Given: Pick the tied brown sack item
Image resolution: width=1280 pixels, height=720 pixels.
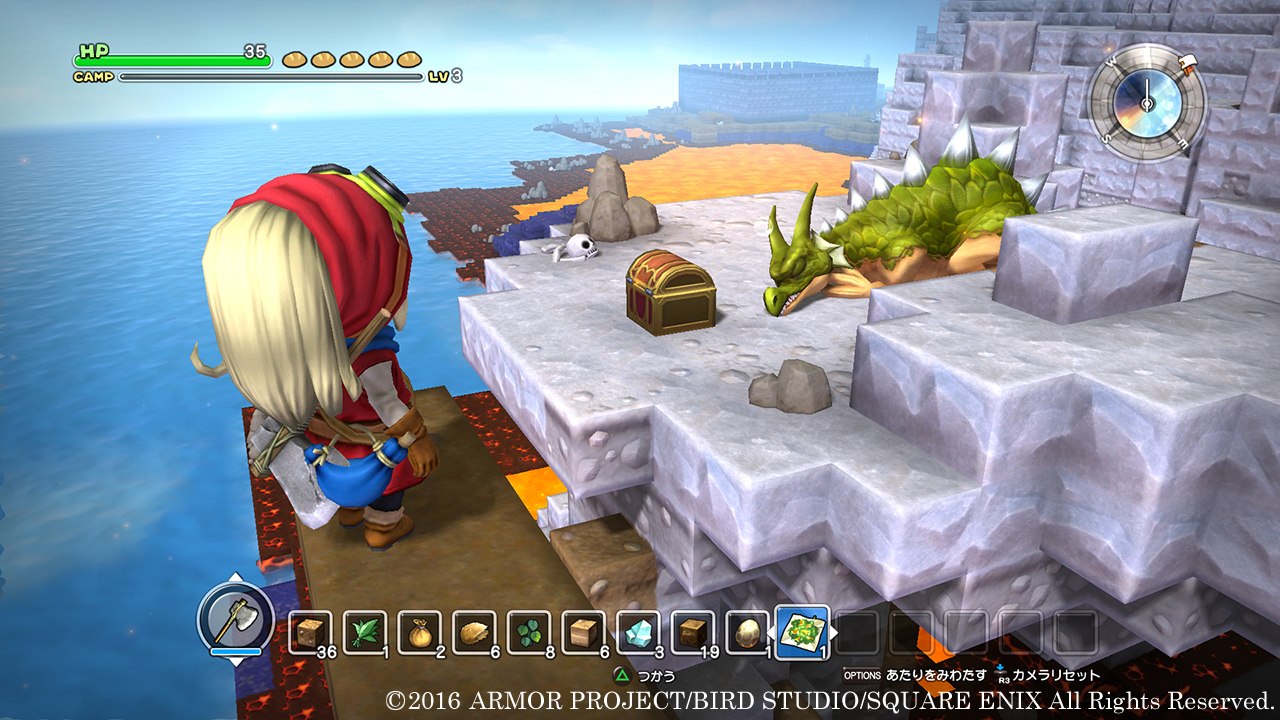Looking at the screenshot, I should [419, 633].
